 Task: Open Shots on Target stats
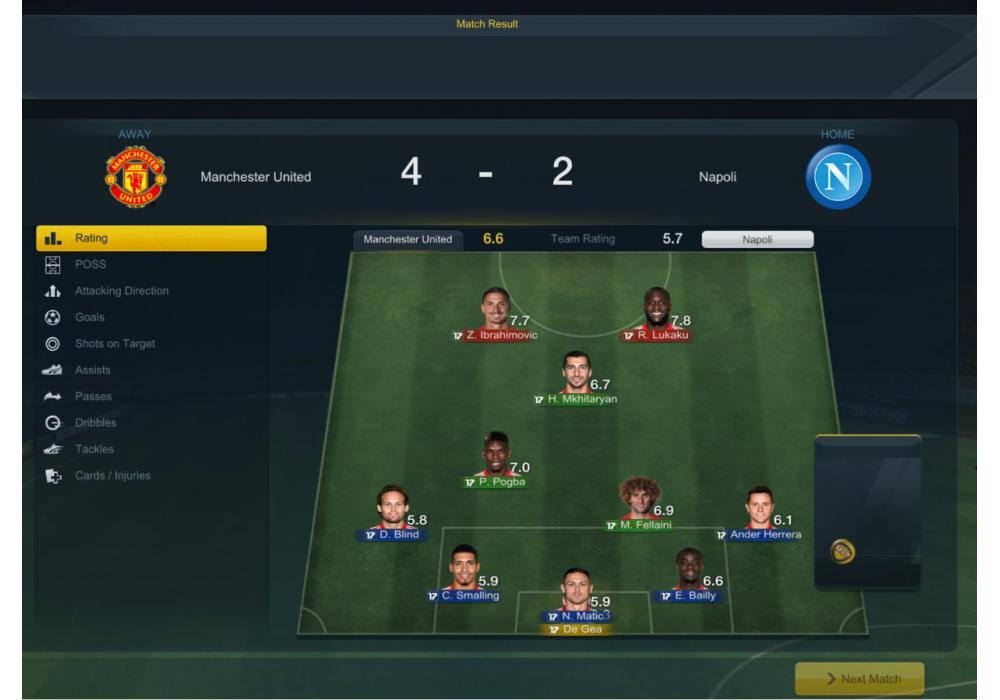point(115,344)
